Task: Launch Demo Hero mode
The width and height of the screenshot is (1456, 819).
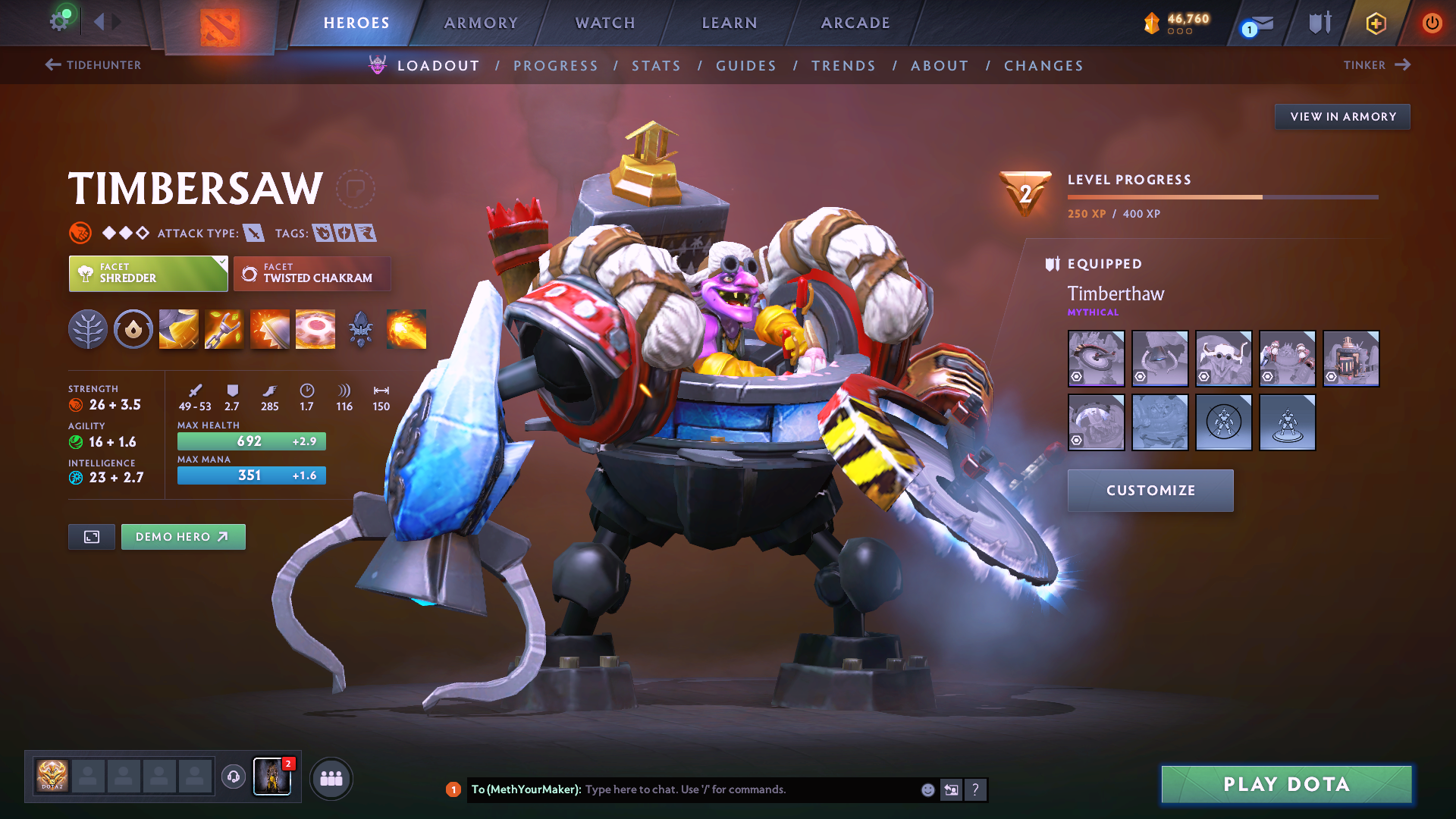Action: (183, 537)
